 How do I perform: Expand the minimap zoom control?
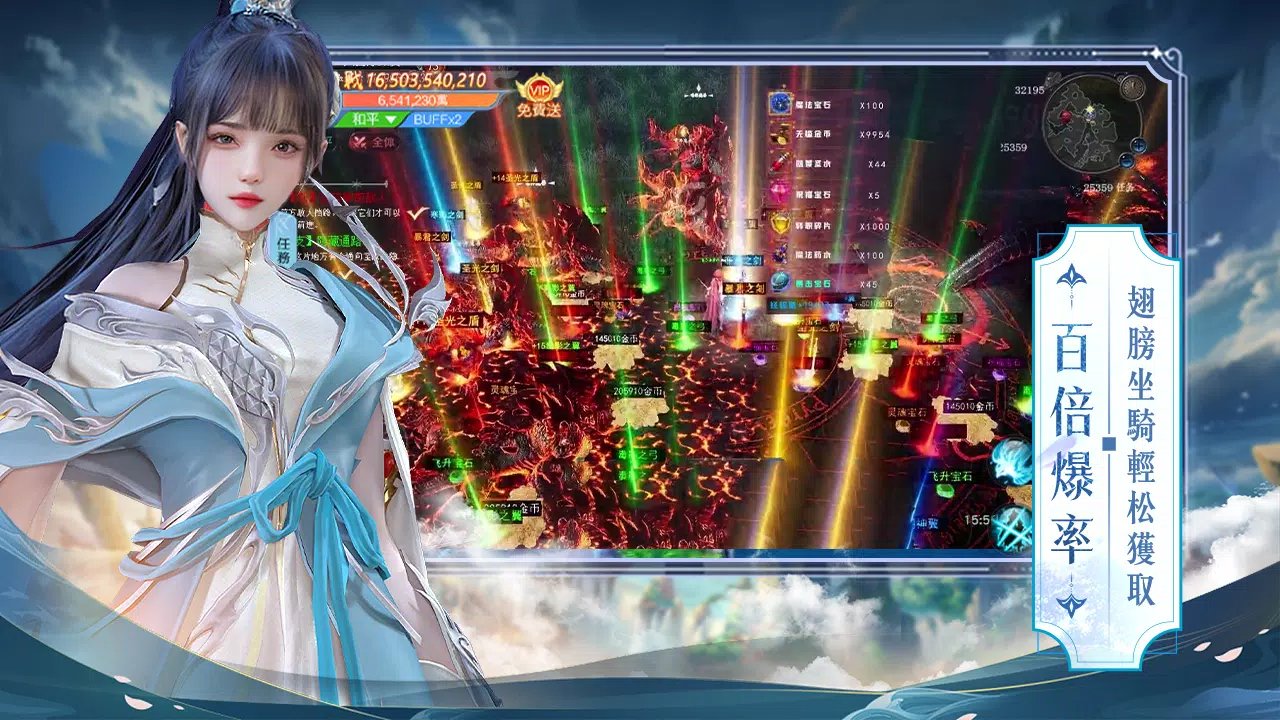pyautogui.click(x=1138, y=146)
